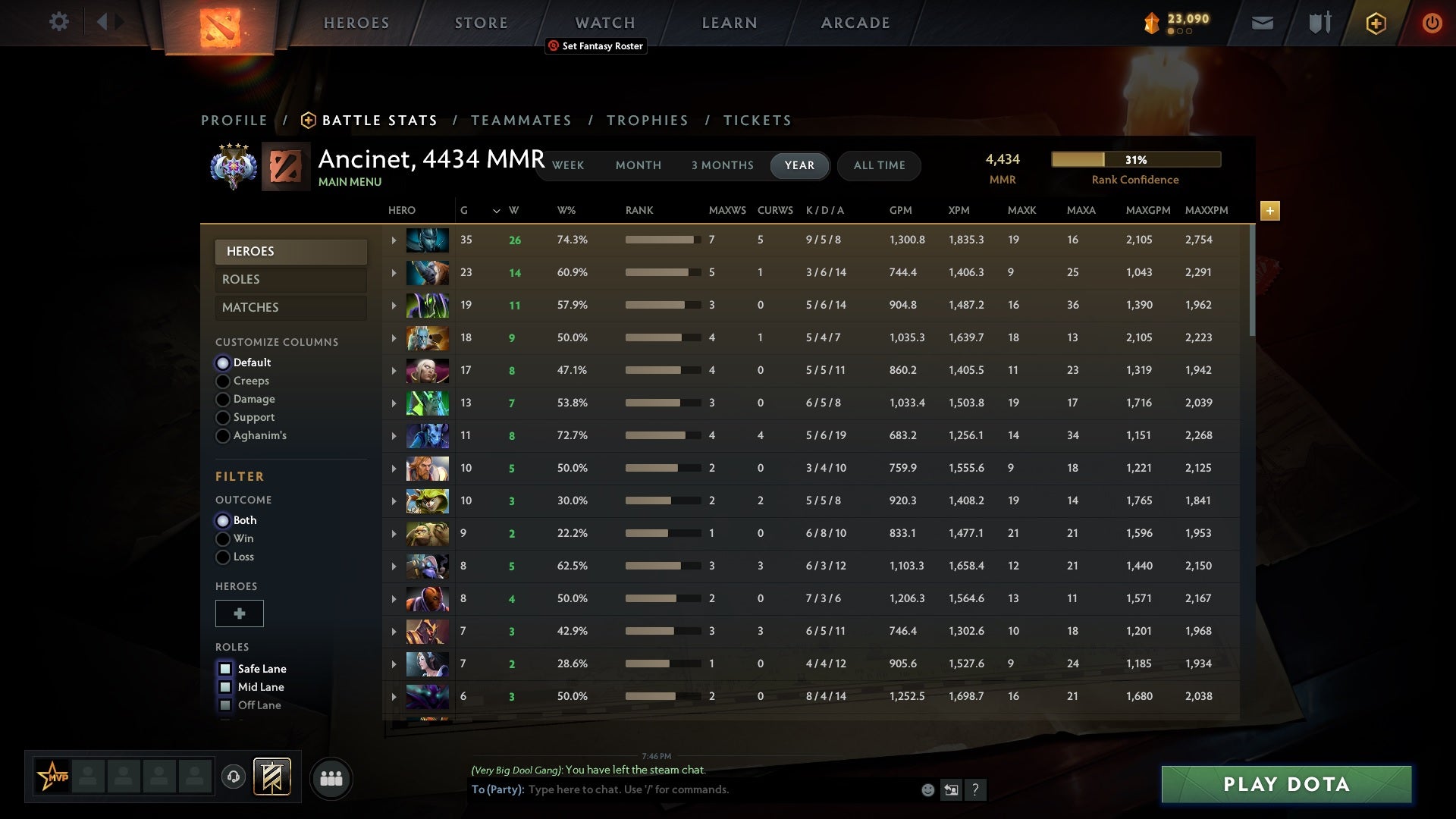Check the Safe Lane role filter

click(224, 668)
